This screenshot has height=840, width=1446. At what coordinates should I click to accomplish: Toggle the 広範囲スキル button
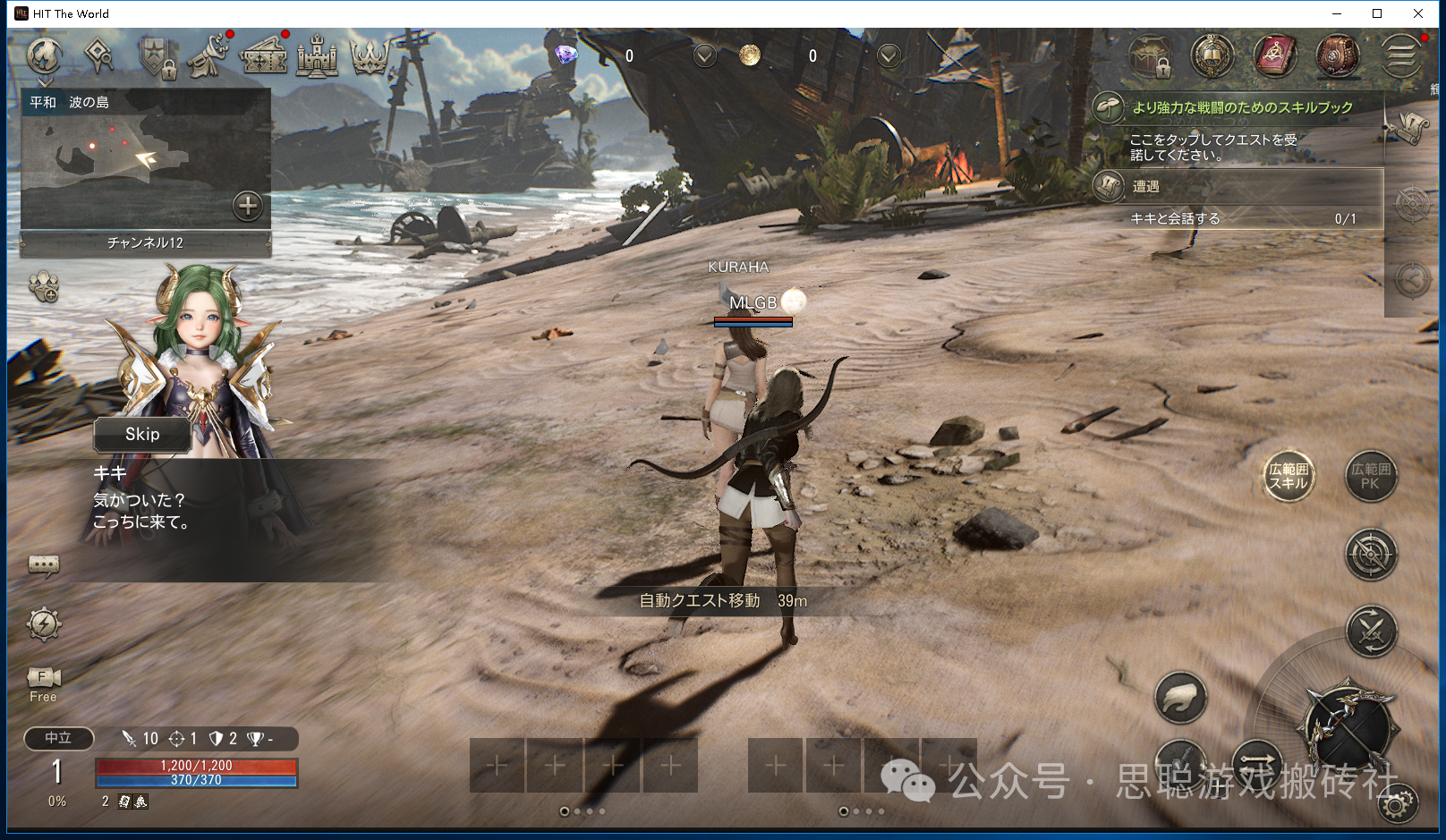tap(1289, 476)
